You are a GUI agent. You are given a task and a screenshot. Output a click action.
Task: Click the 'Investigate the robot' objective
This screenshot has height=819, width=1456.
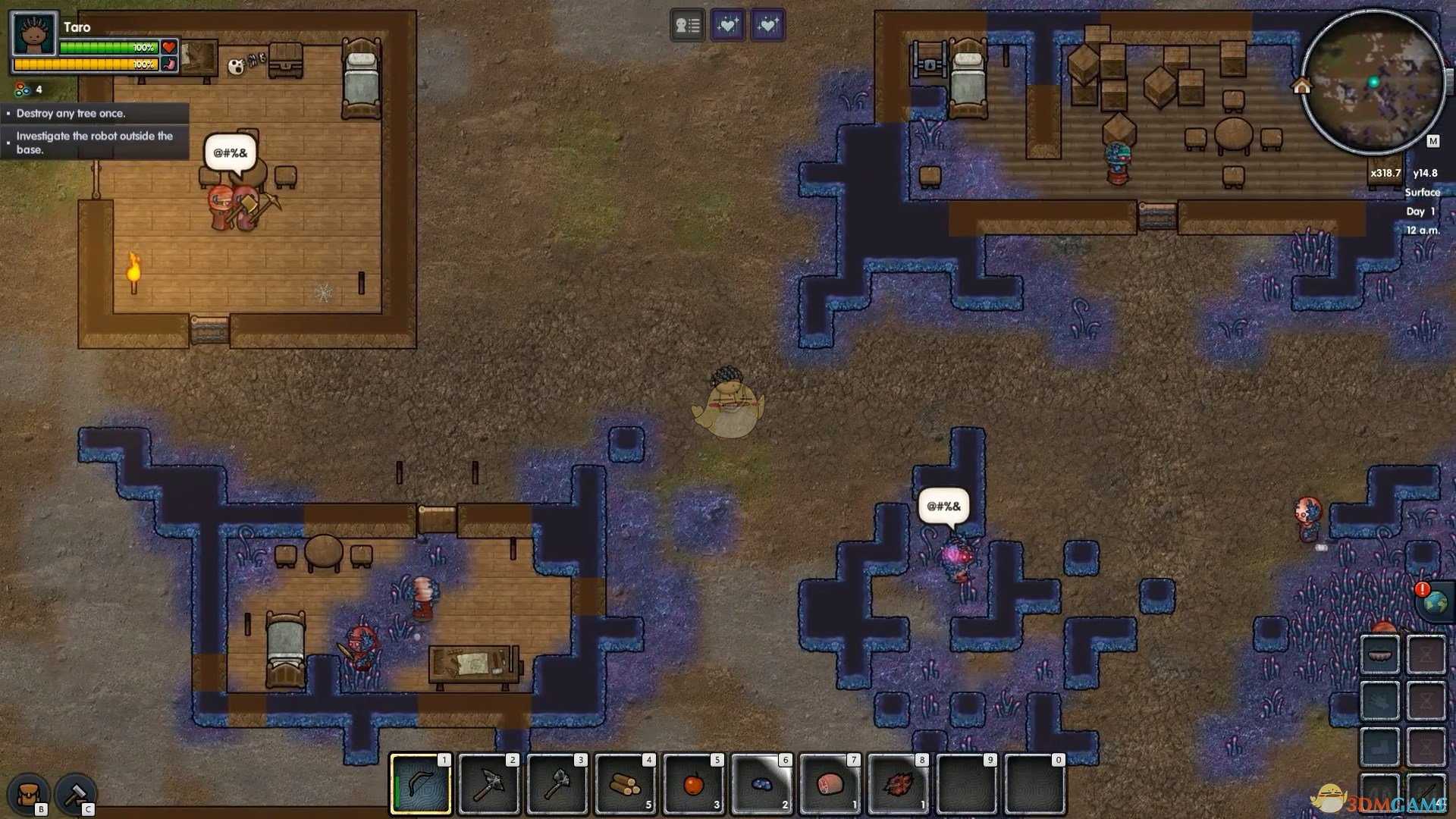95,143
